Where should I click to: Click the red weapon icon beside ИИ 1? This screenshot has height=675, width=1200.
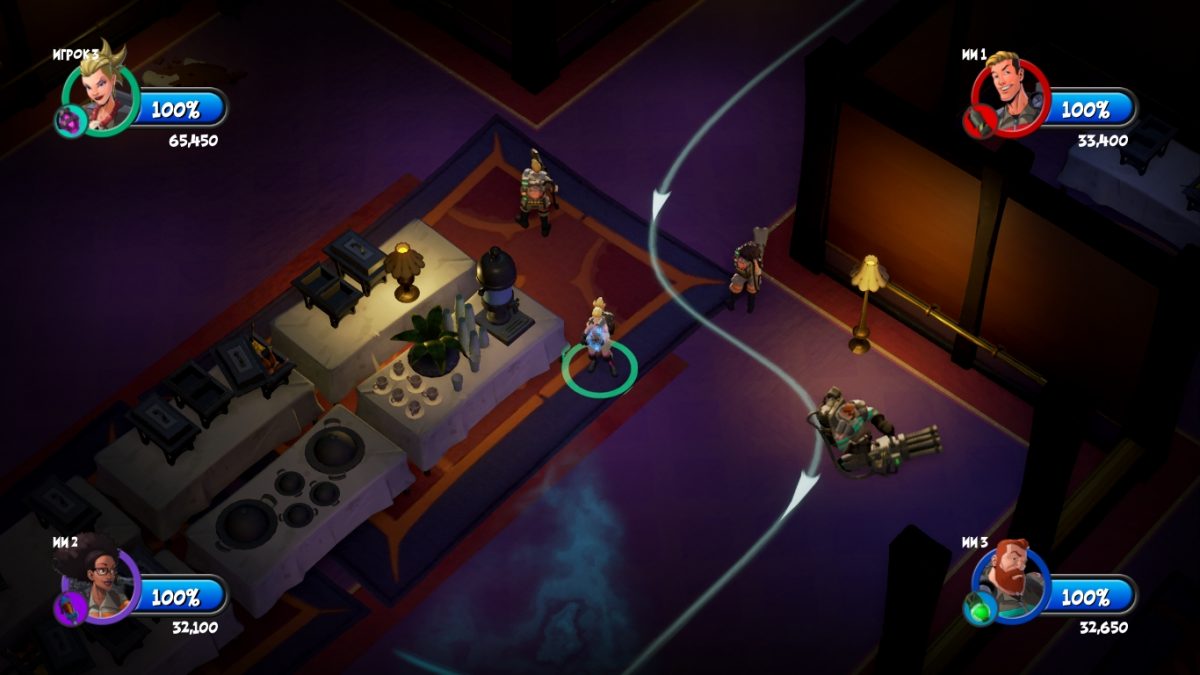(x=977, y=123)
